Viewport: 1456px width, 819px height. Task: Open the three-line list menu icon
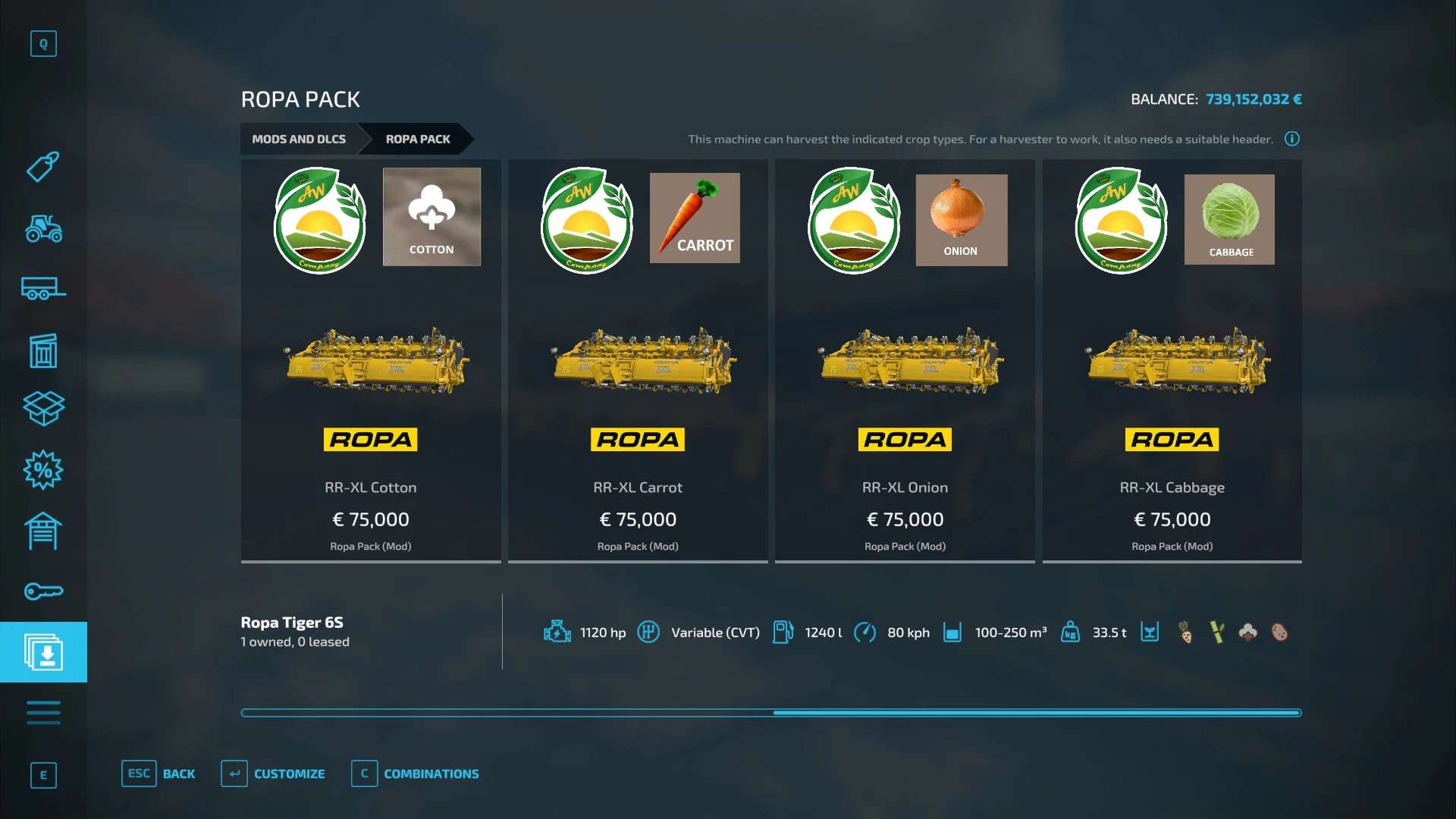(x=43, y=713)
